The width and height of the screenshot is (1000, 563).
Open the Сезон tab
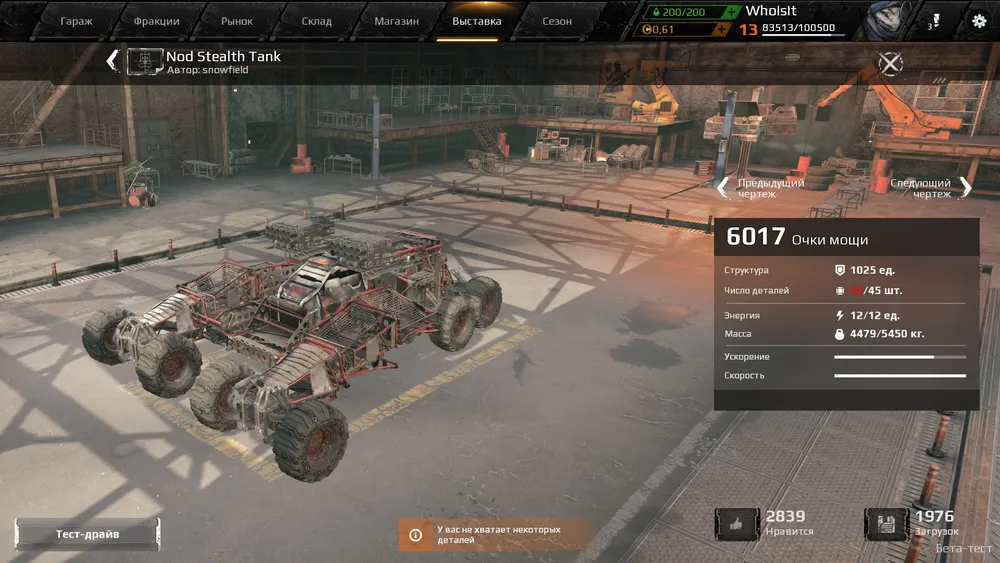coord(557,21)
